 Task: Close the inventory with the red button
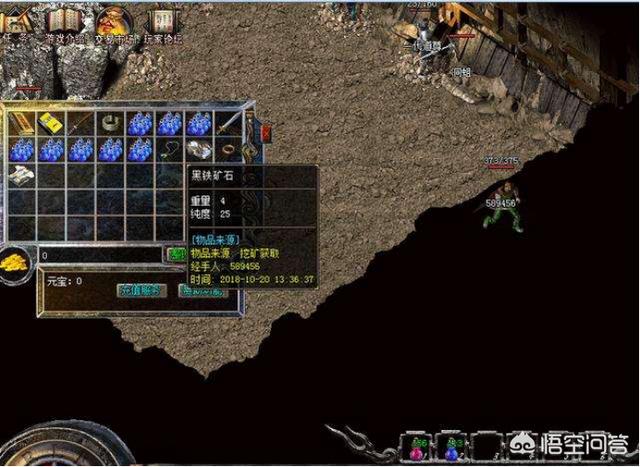(x=266, y=132)
